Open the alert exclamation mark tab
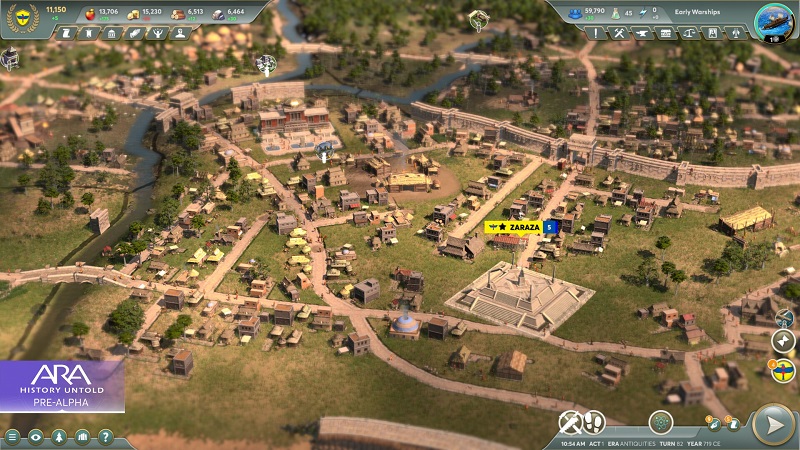 coord(597,33)
